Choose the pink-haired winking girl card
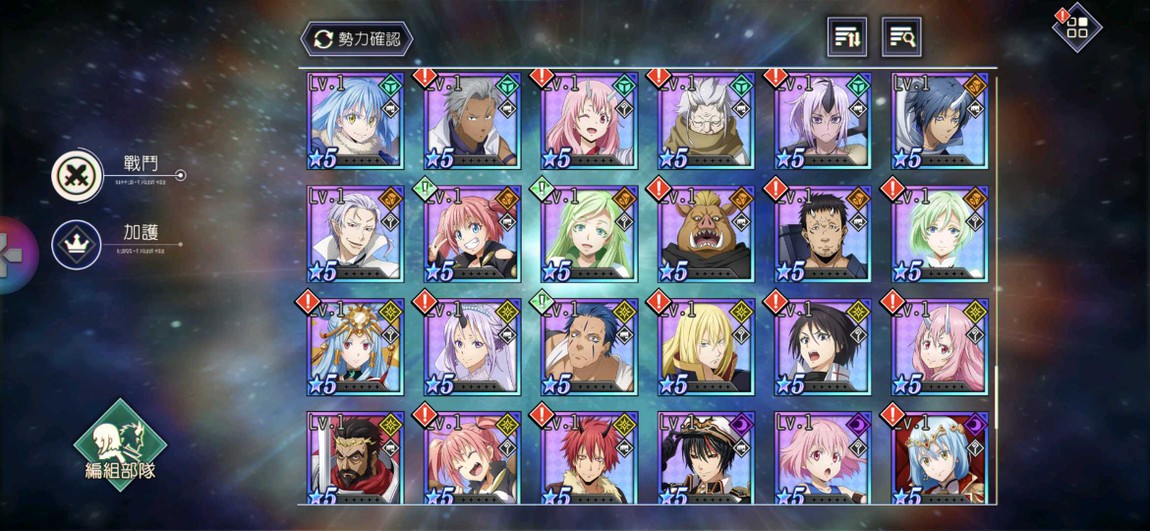 click(x=589, y=121)
